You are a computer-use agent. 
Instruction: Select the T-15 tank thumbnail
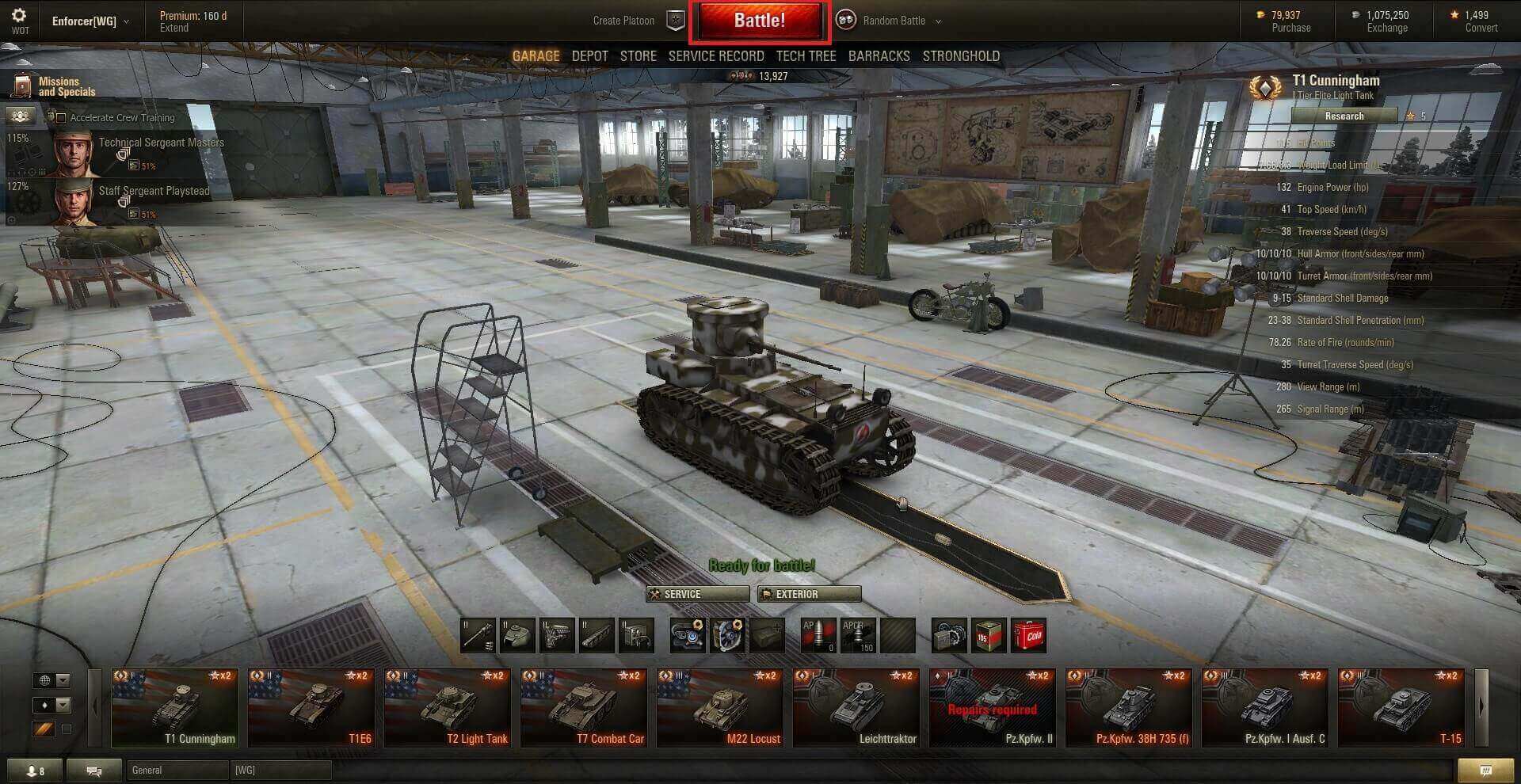tap(1401, 707)
